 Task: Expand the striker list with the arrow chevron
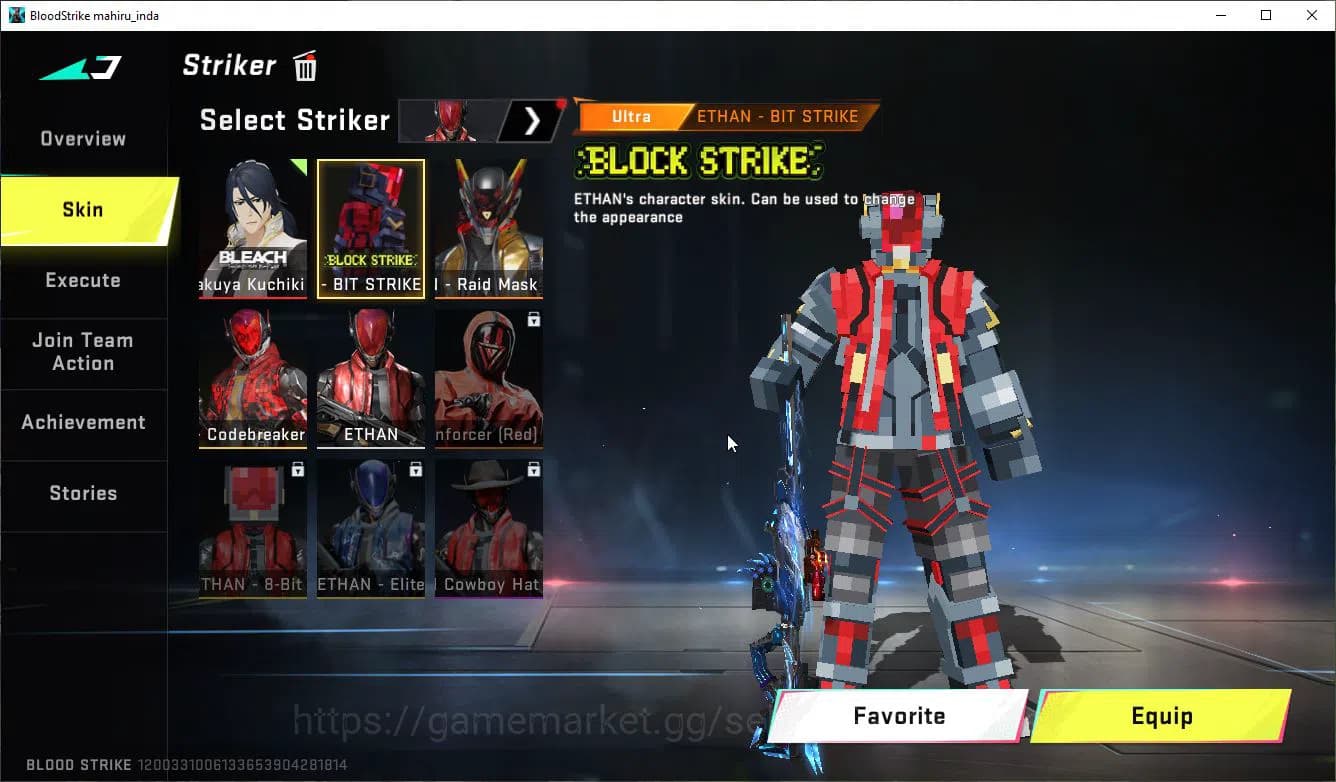tap(532, 120)
